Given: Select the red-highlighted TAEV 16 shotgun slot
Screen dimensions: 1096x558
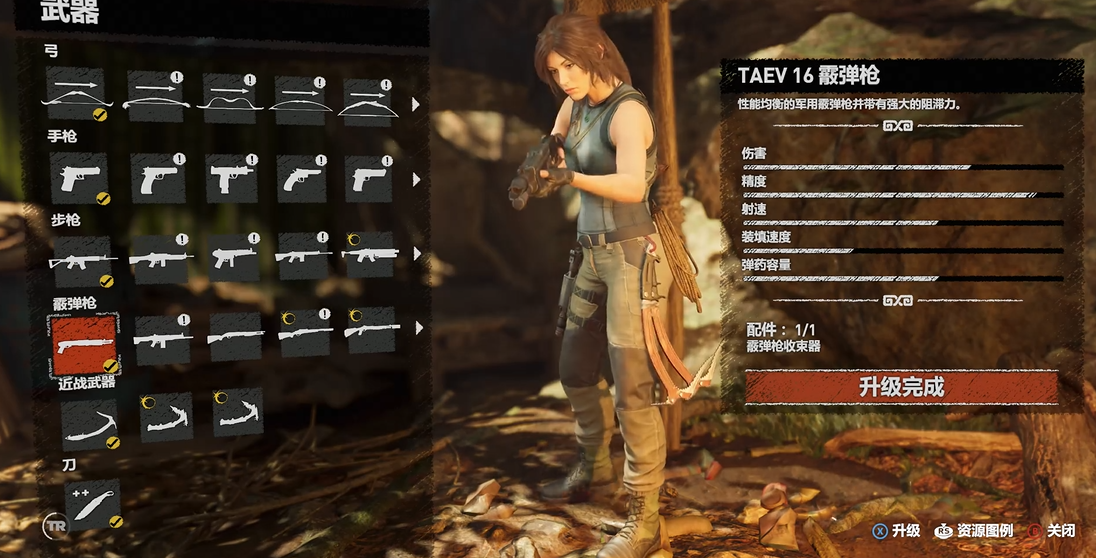Looking at the screenshot, I should [x=83, y=340].
